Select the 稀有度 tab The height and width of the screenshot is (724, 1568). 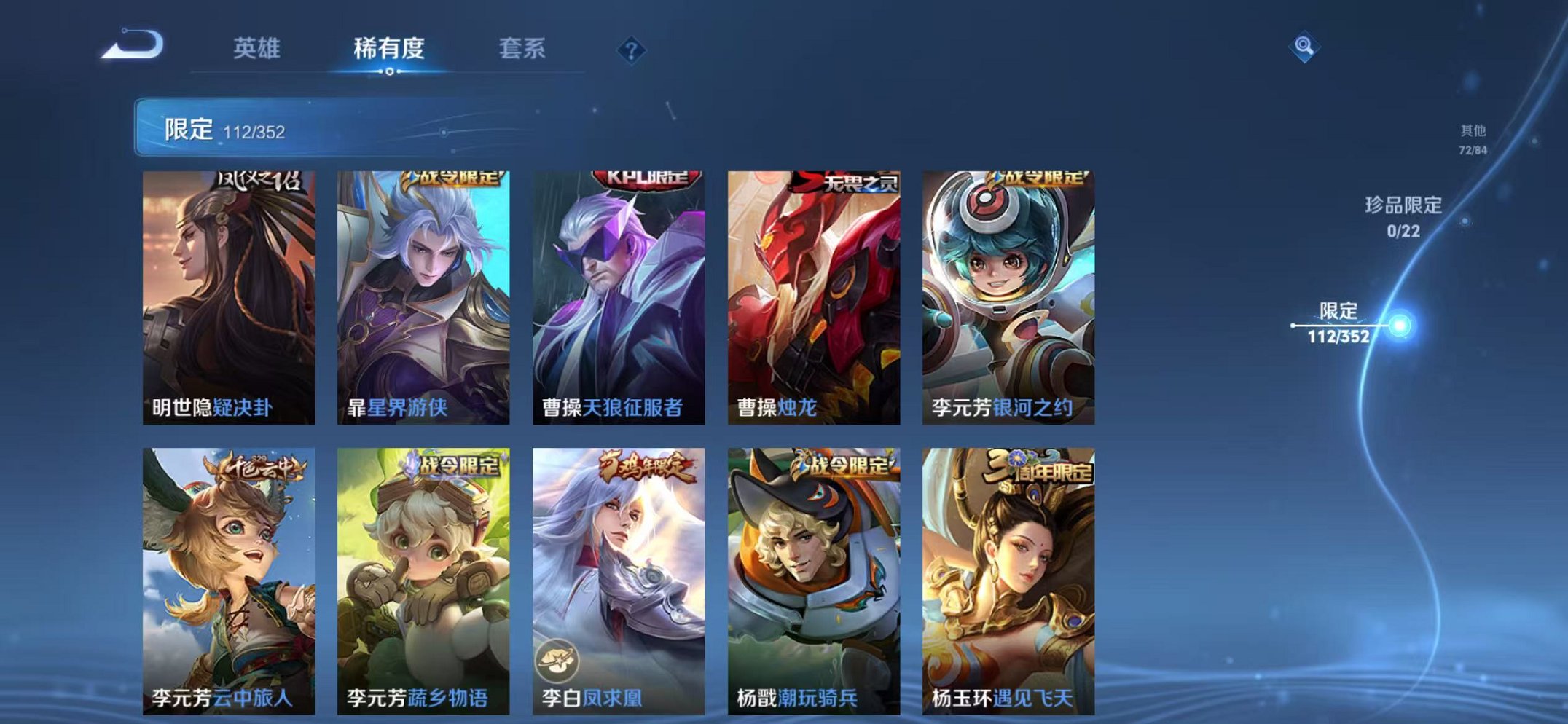point(391,46)
